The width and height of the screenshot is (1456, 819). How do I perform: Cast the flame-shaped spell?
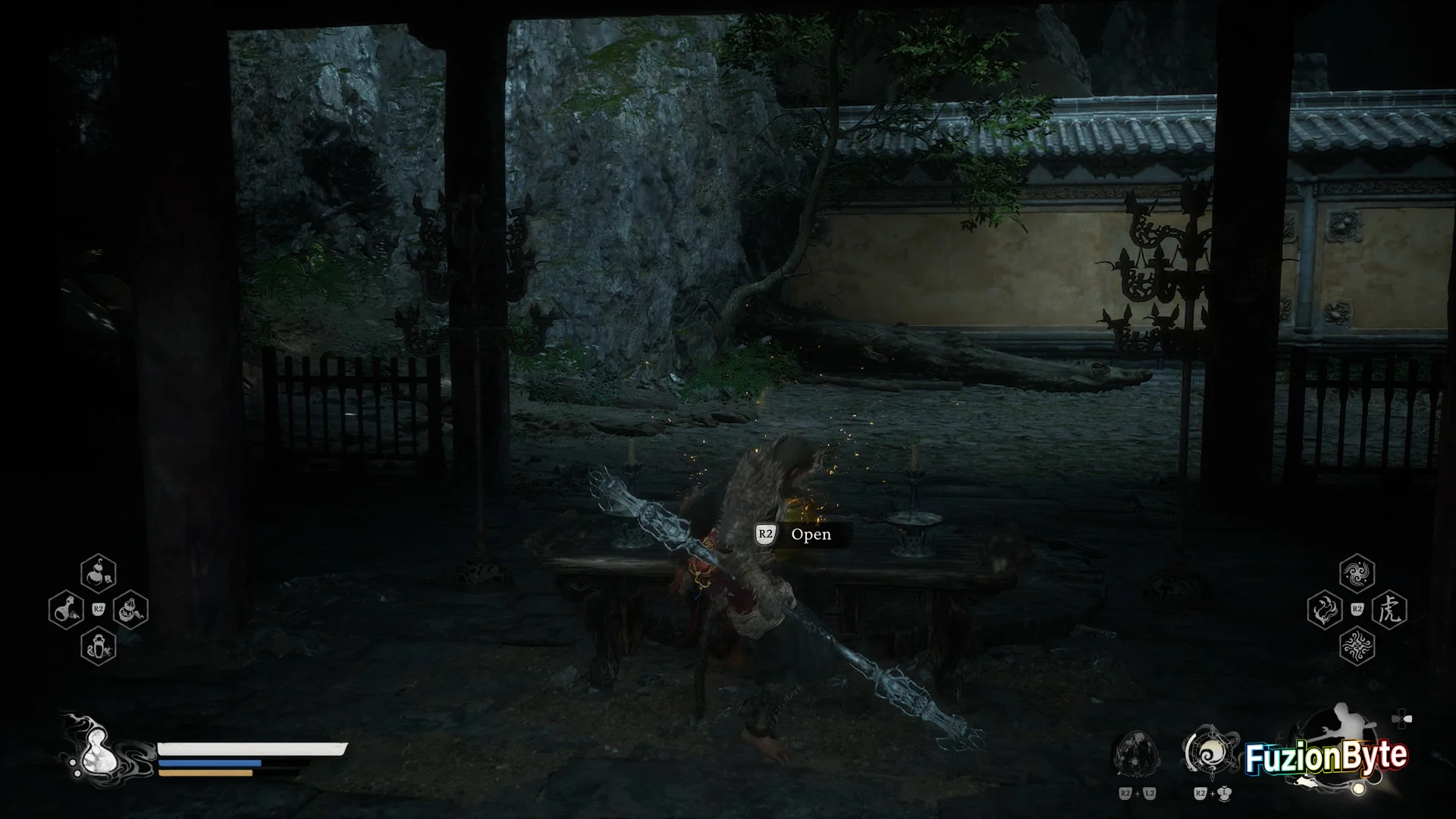(1325, 610)
